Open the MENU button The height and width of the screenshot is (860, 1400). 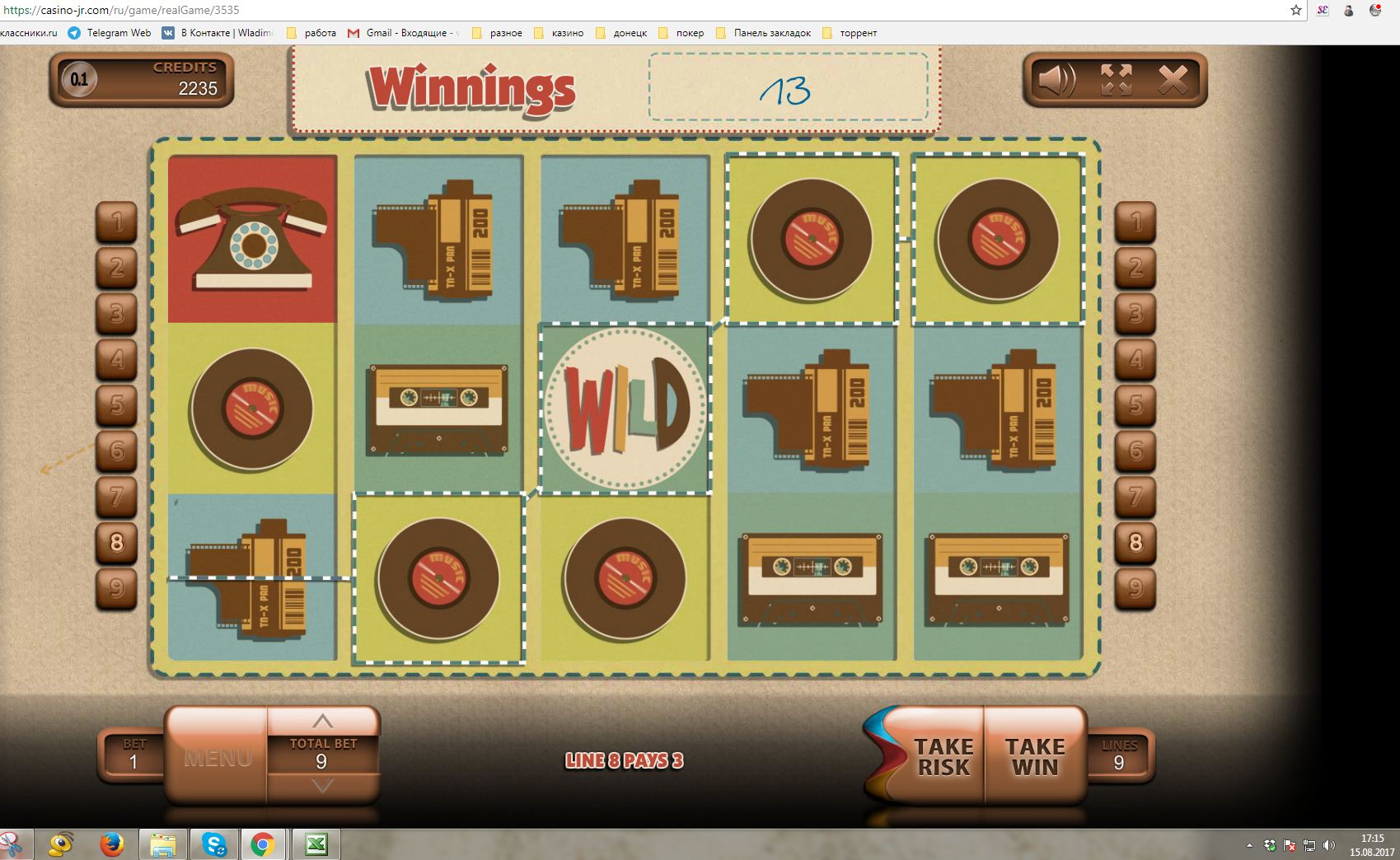pyautogui.click(x=218, y=757)
